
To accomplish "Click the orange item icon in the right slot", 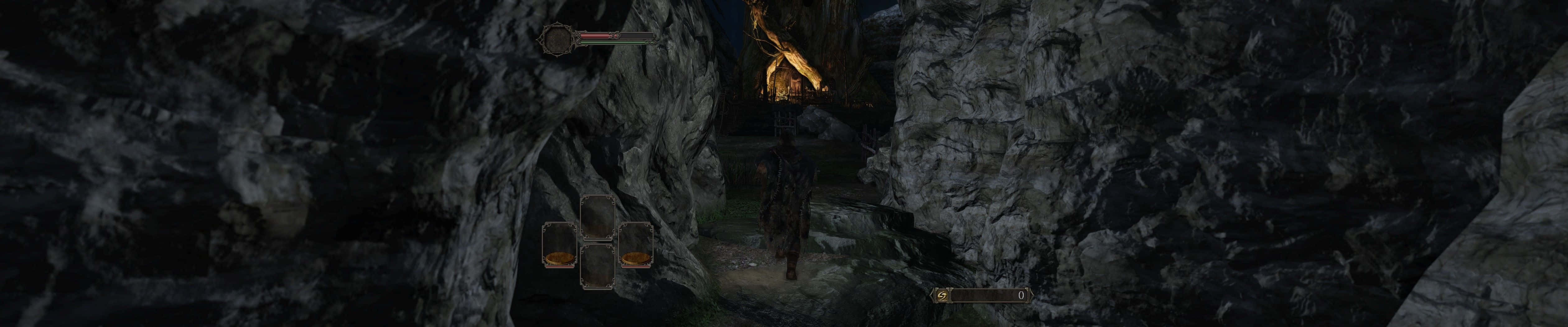I will [636, 258].
